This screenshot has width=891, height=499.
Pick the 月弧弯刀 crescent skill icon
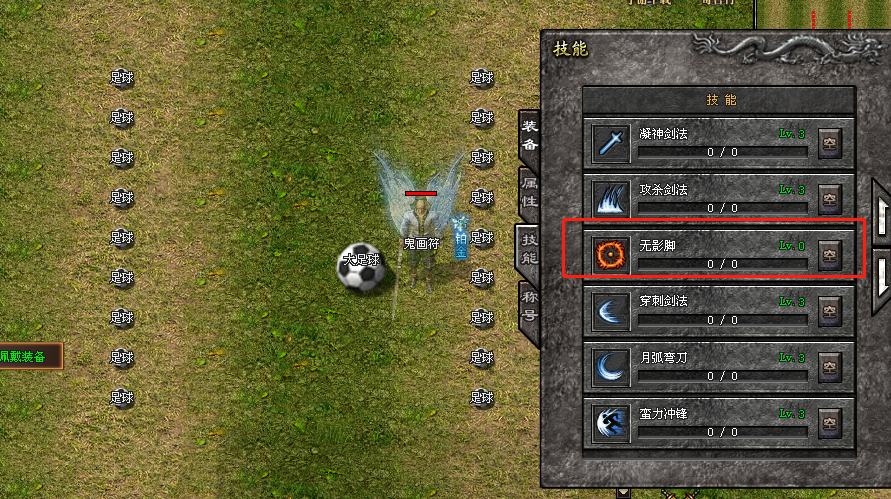609,364
